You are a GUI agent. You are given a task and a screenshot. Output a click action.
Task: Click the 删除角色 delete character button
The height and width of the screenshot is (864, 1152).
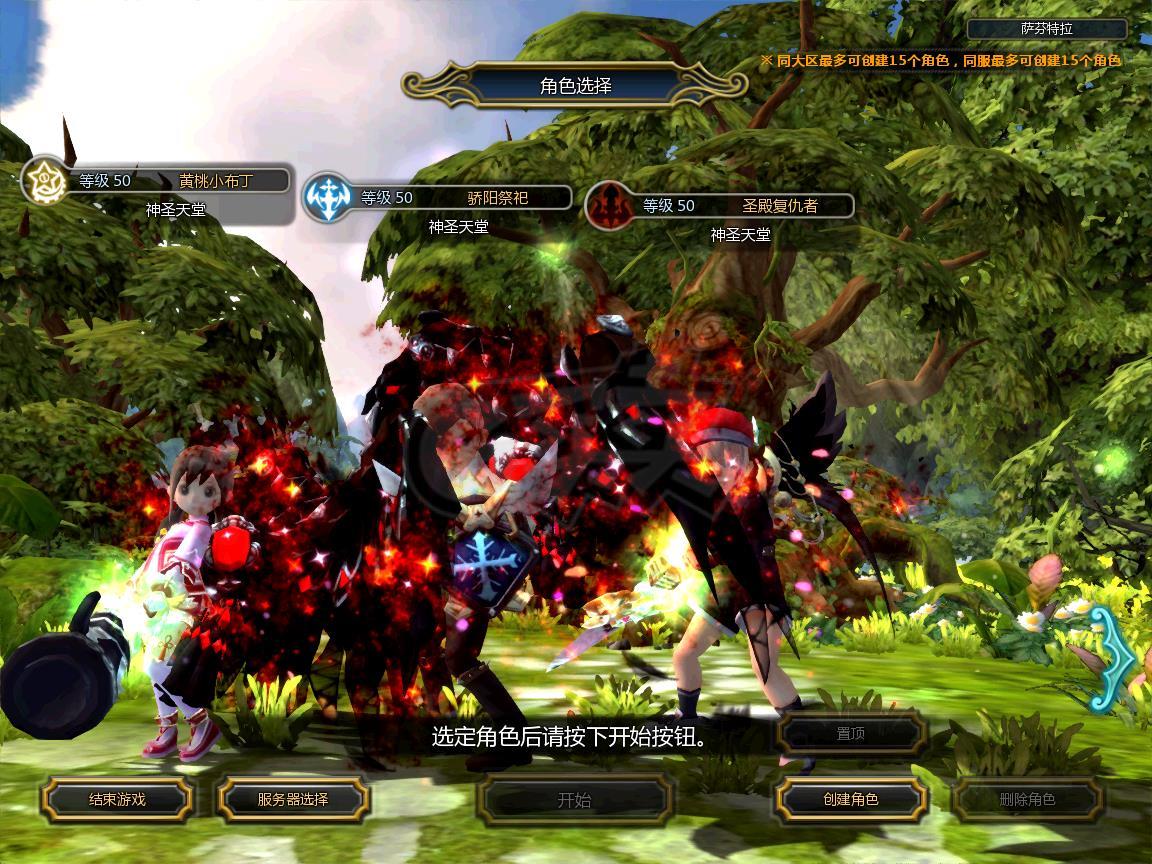point(1027,799)
